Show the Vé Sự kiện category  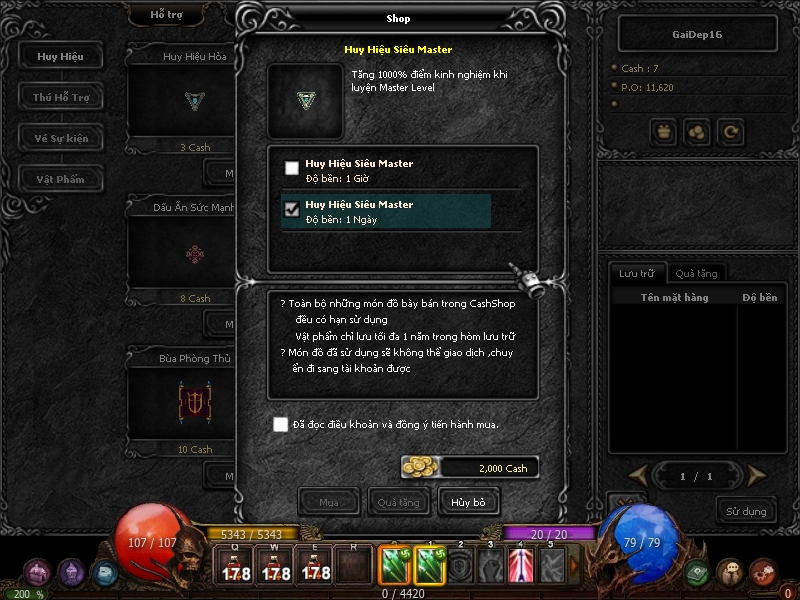pyautogui.click(x=61, y=138)
